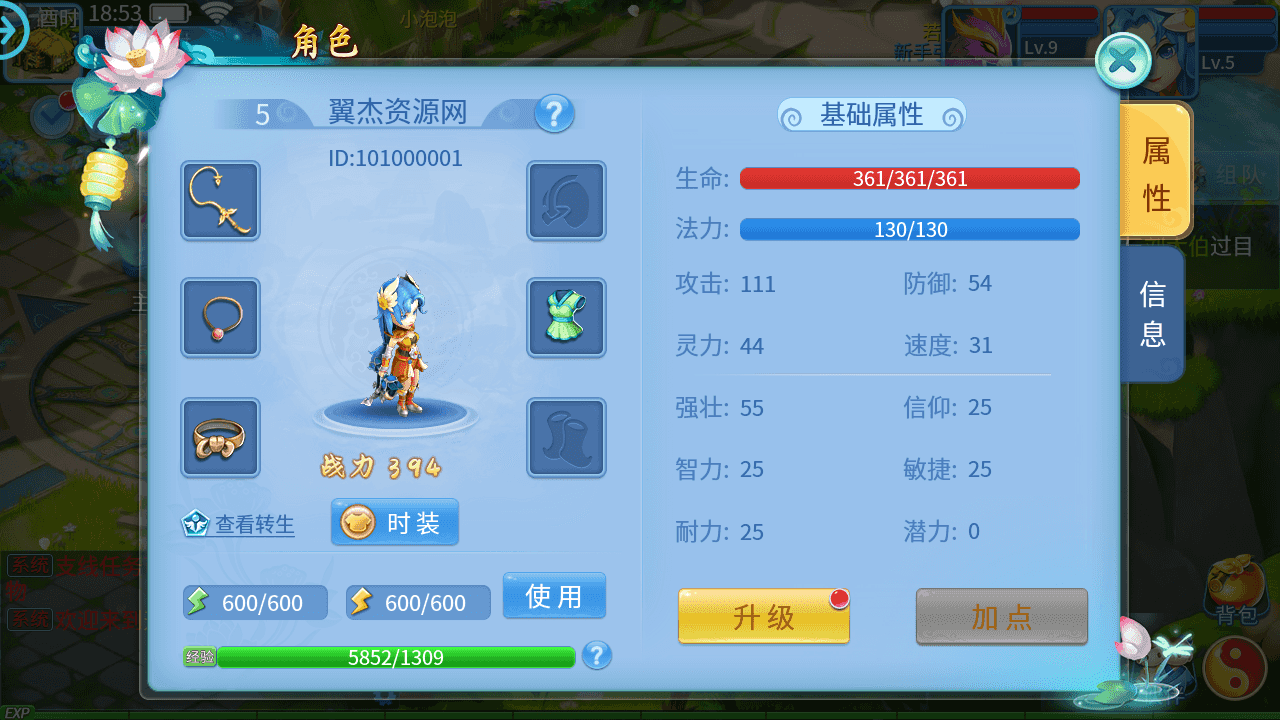Open the help question mark beside 翼杰资源网

pyautogui.click(x=555, y=113)
